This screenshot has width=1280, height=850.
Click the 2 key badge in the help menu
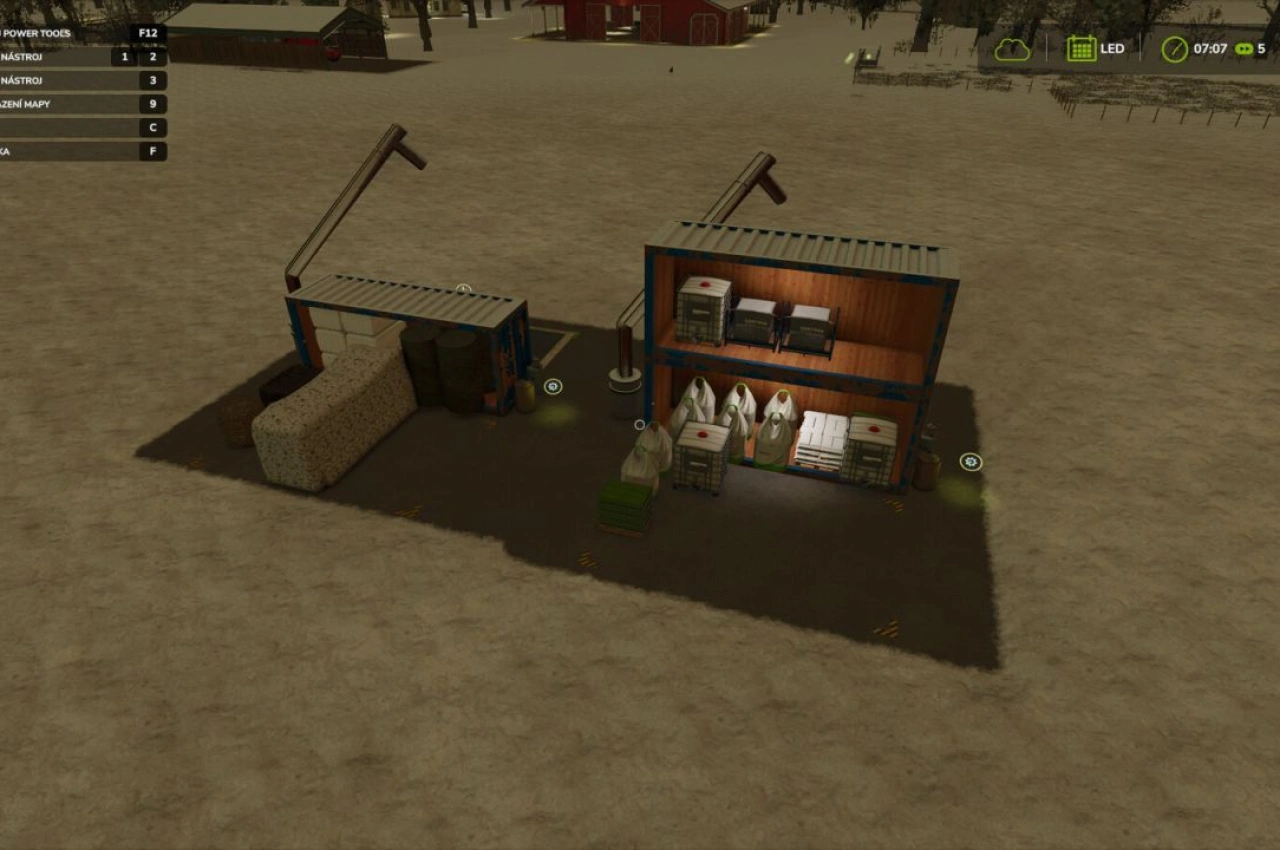pyautogui.click(x=151, y=57)
